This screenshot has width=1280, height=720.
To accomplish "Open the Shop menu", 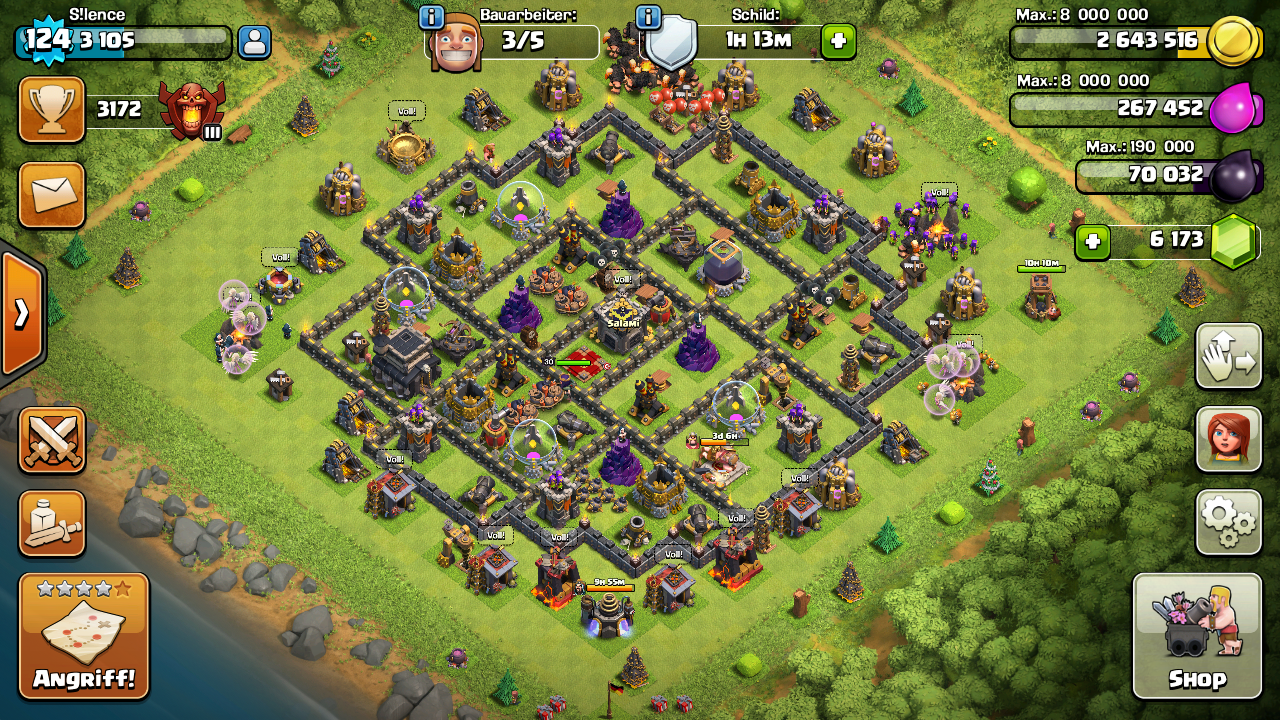I will pyautogui.click(x=1197, y=635).
